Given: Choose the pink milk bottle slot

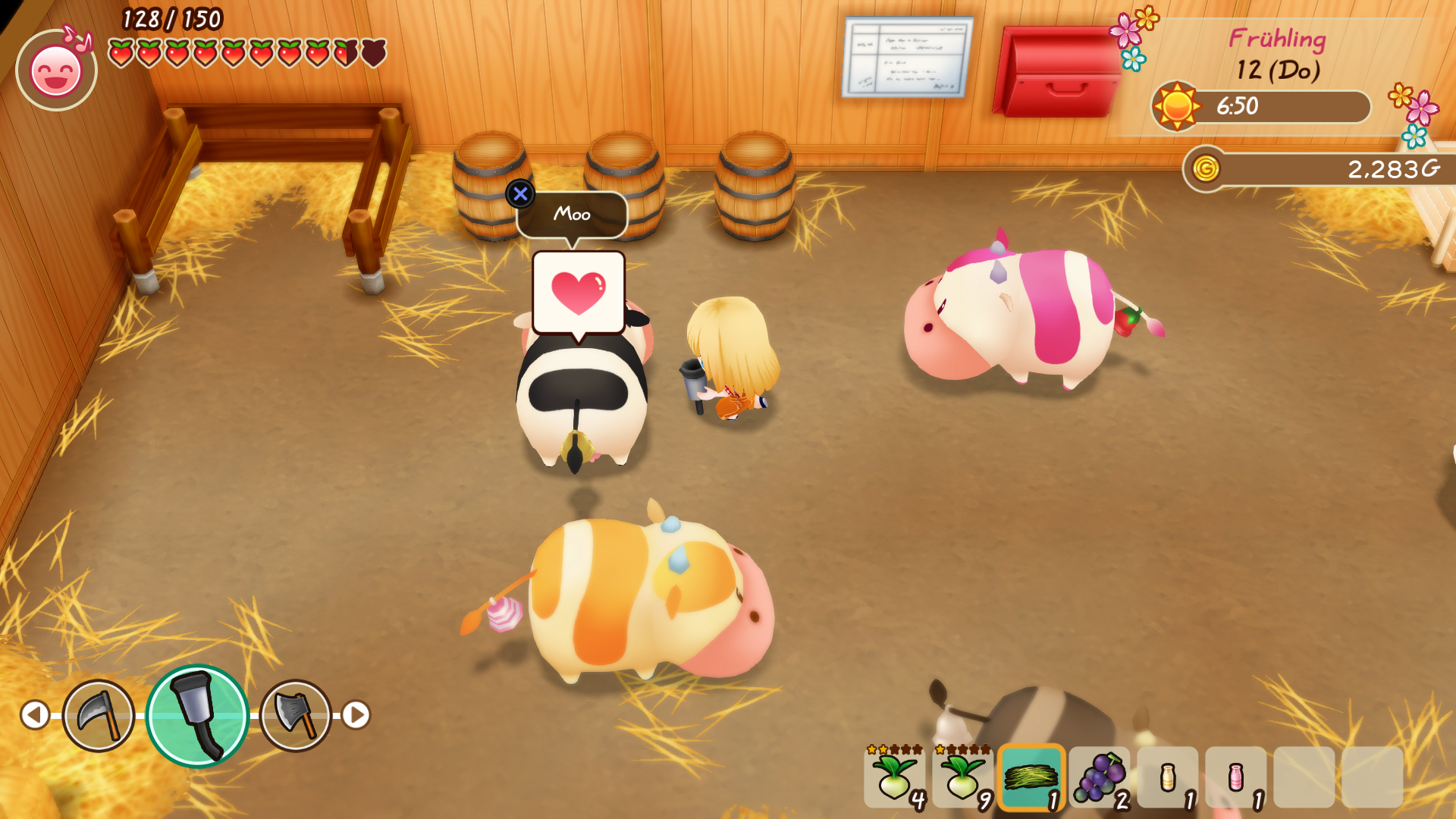Looking at the screenshot, I should click(x=1236, y=777).
